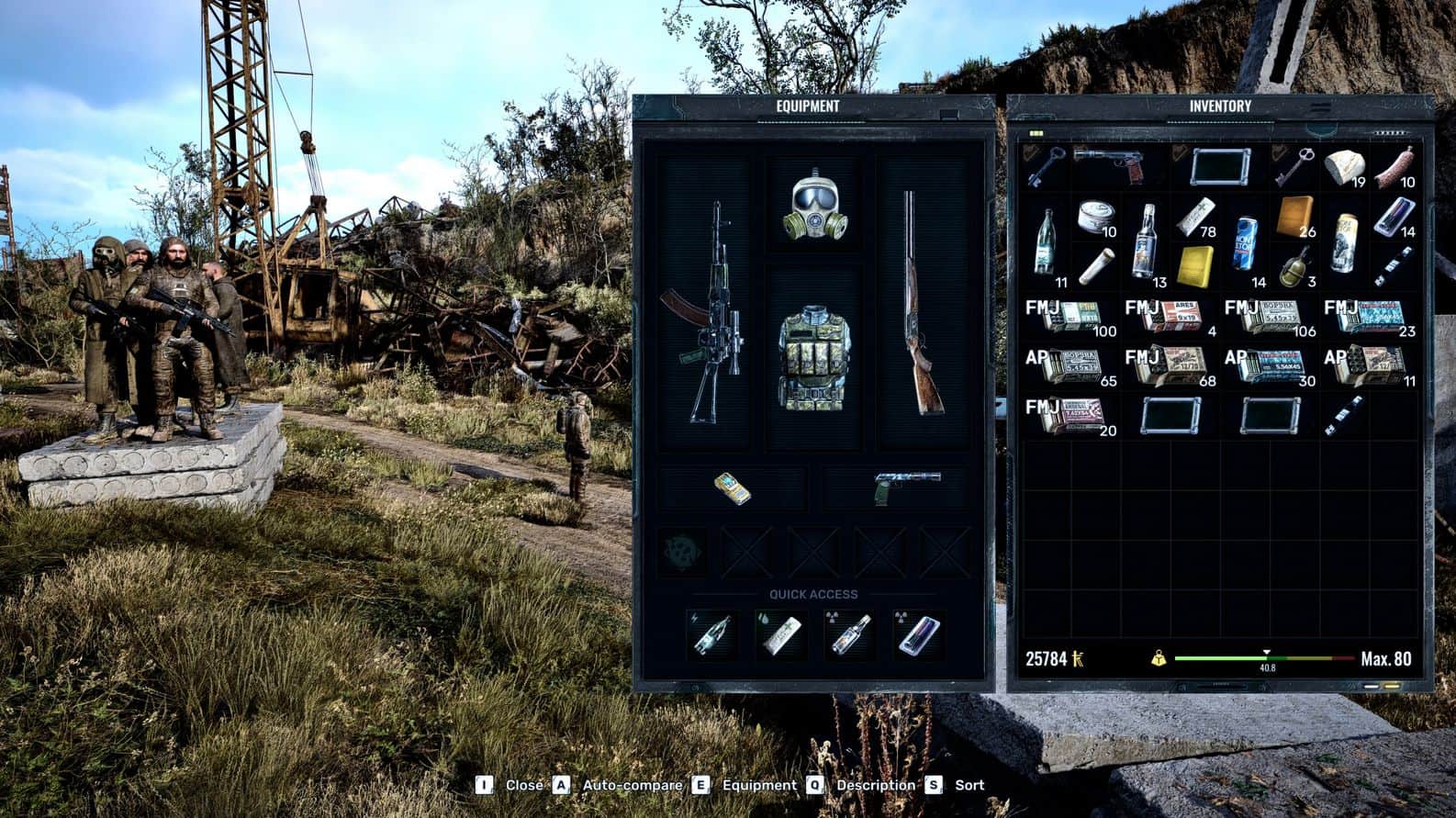Choose the vodka bottle quick access slot
Screen dimensions: 1456x818
[849, 634]
